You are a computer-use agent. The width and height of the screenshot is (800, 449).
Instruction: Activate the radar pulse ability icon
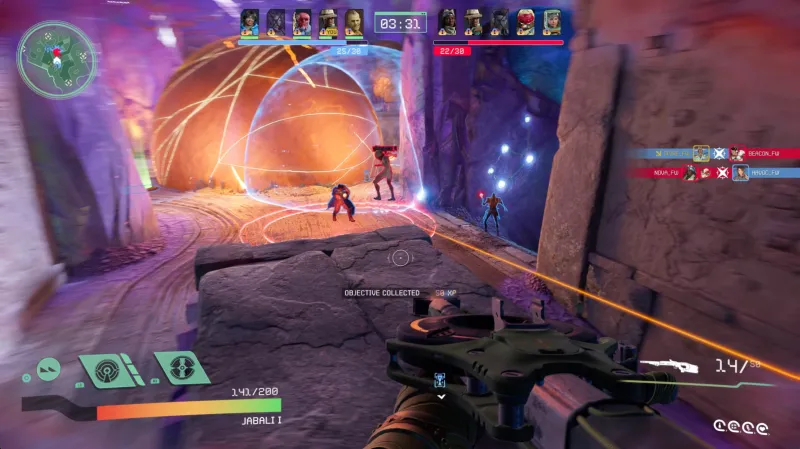tap(107, 370)
